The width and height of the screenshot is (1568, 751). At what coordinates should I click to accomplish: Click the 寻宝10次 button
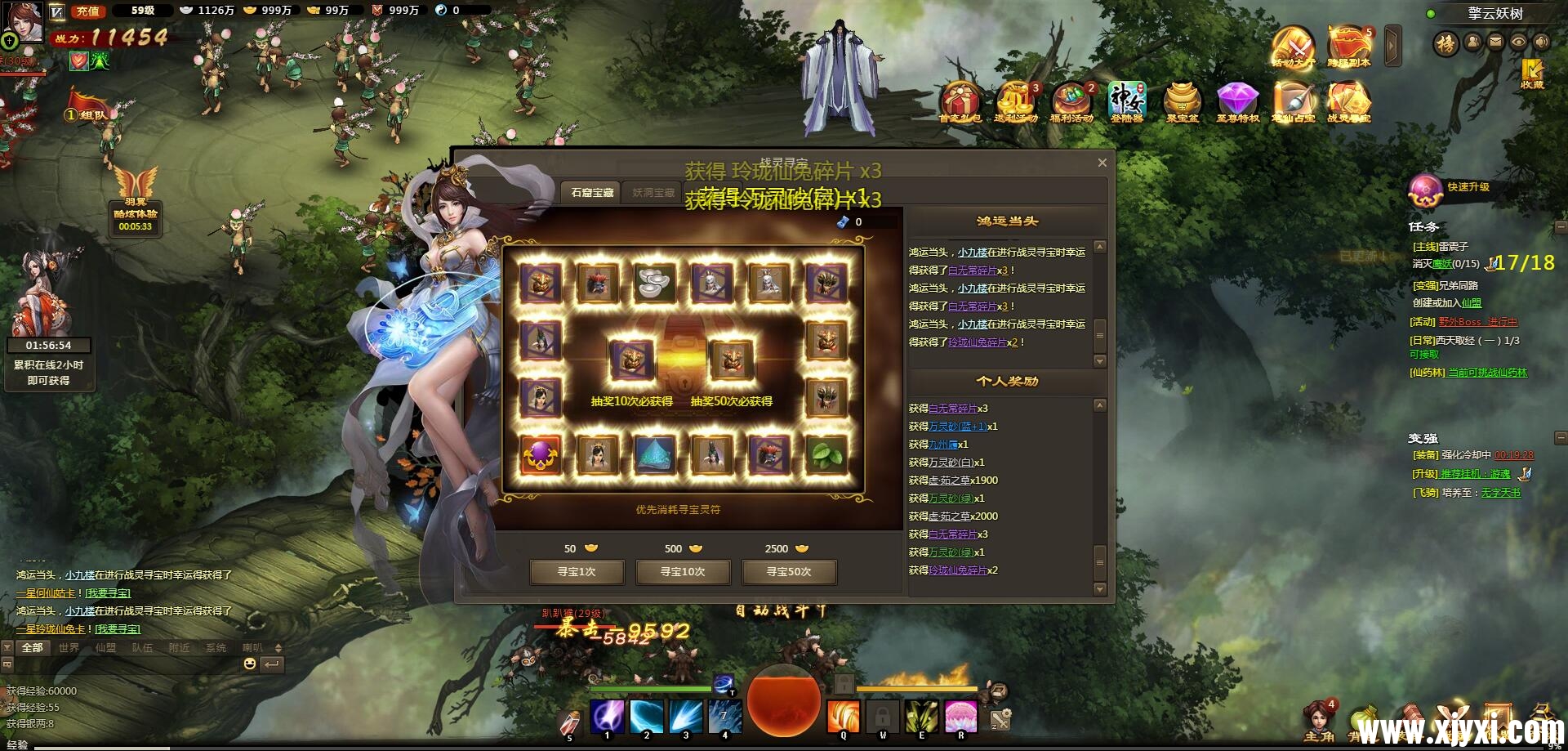pos(683,572)
